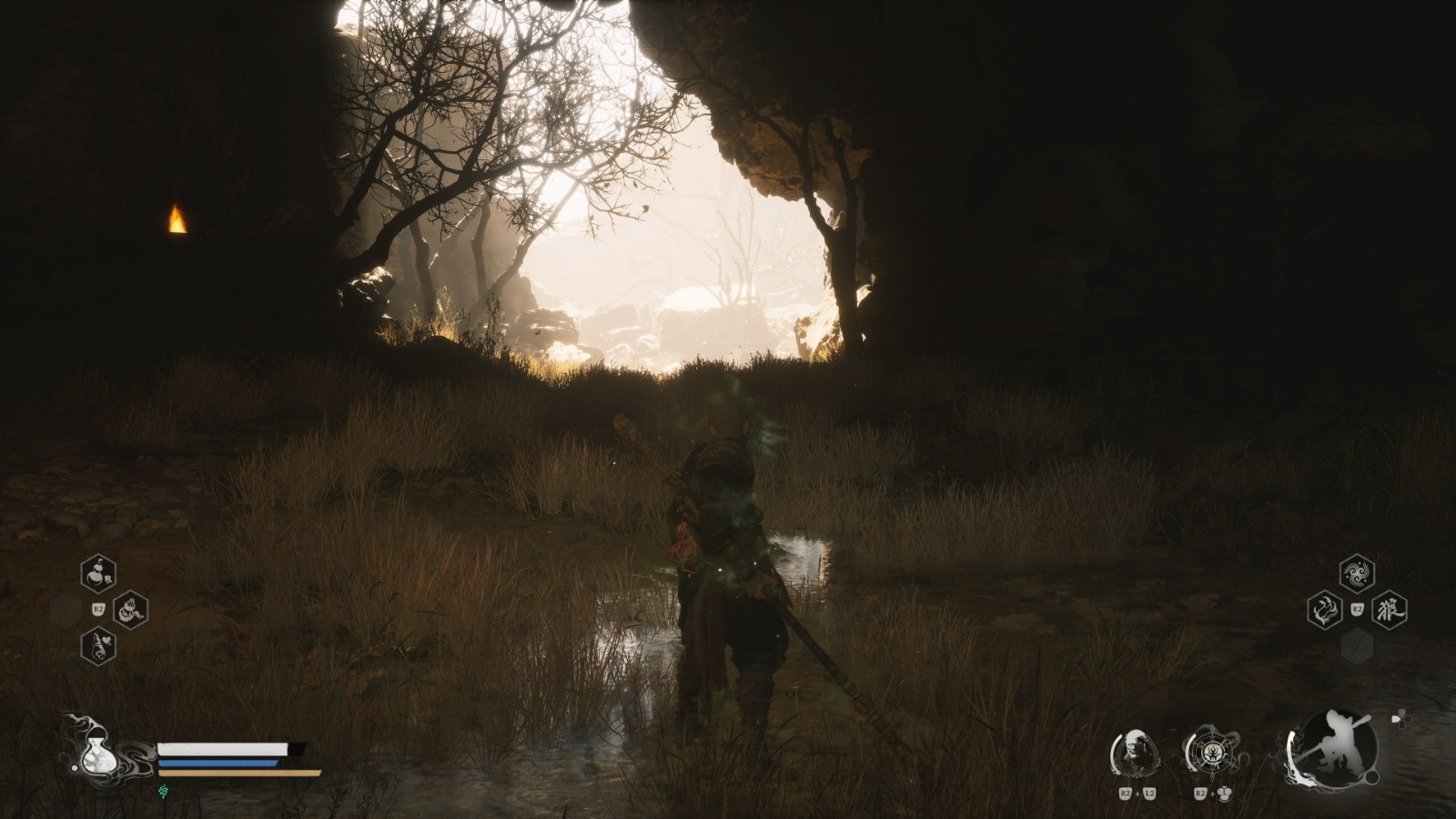Click the medicine hexagon in the left quick-item wheel
1456x819 pixels.
point(97,572)
